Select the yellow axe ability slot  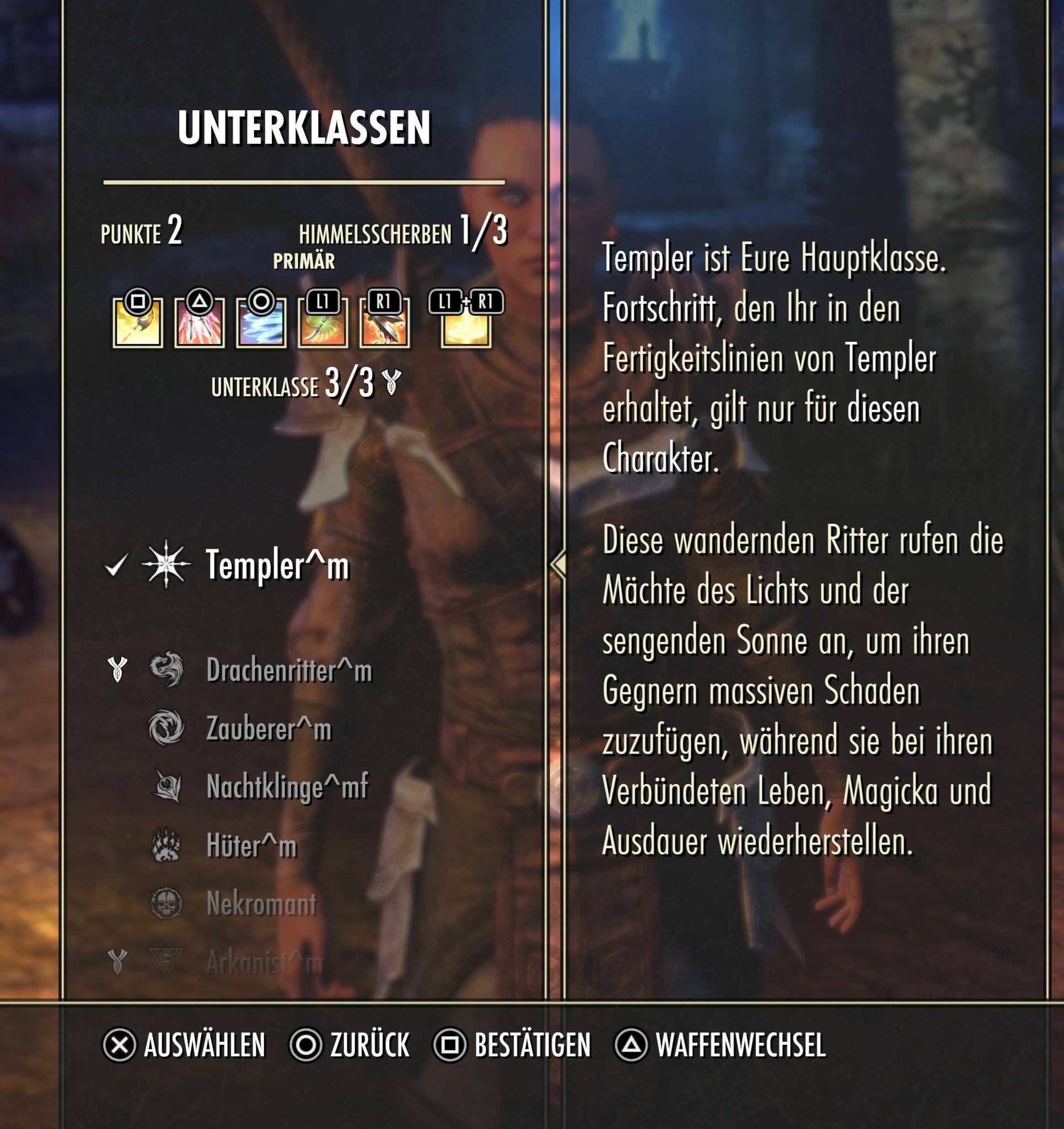coord(137,324)
